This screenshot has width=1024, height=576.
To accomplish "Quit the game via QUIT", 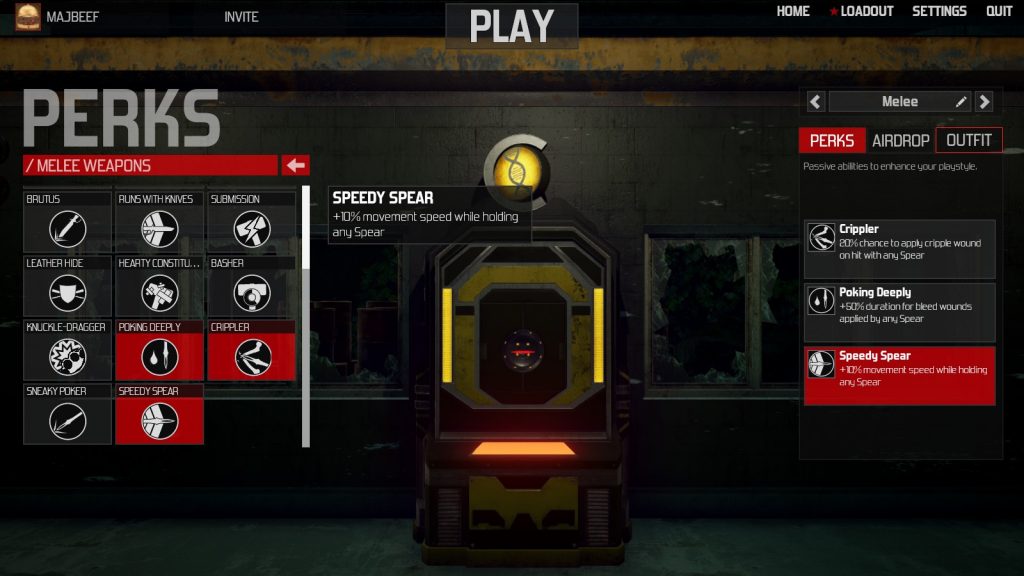I will (999, 11).
